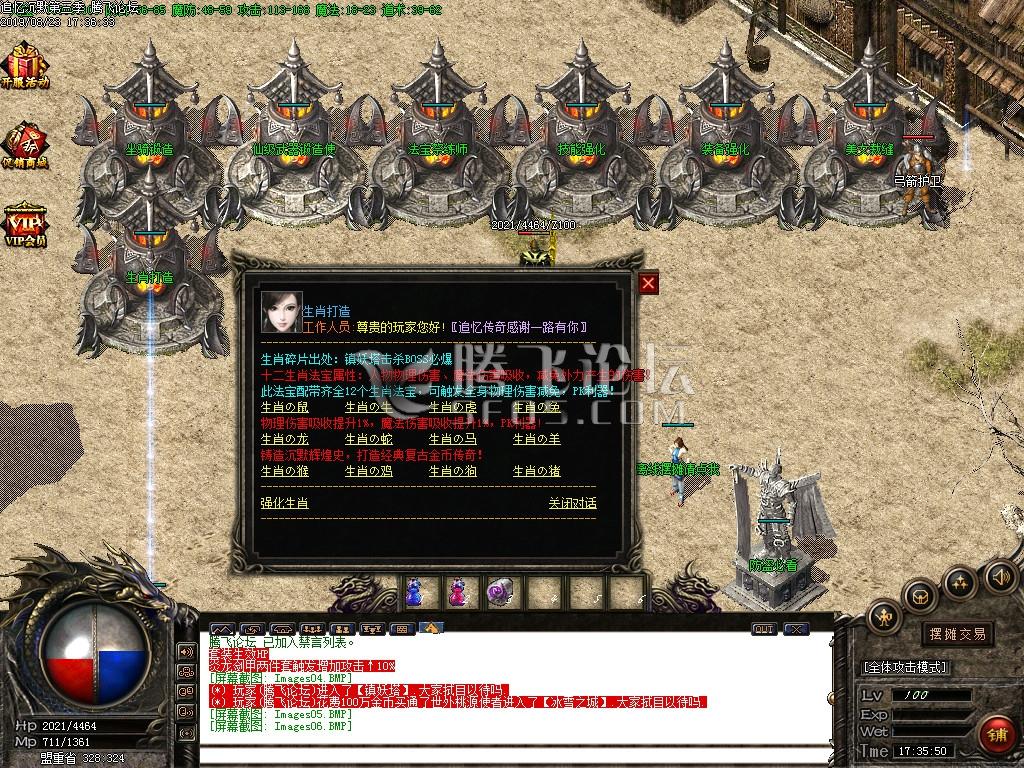
Task: Use the purple scroll in the hotbar
Action: point(498,593)
